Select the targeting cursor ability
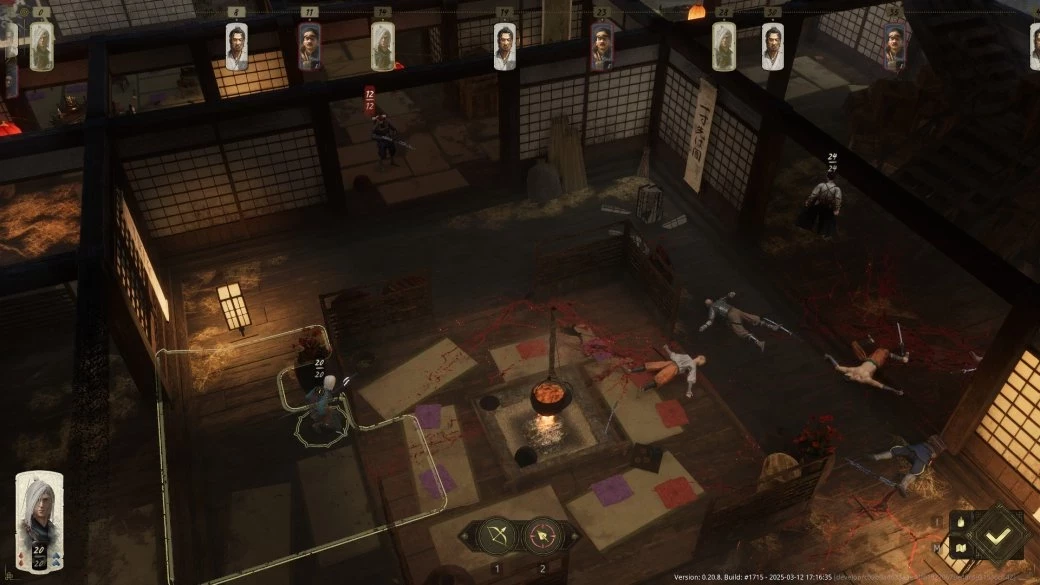This screenshot has height=585, width=1040. tap(543, 536)
